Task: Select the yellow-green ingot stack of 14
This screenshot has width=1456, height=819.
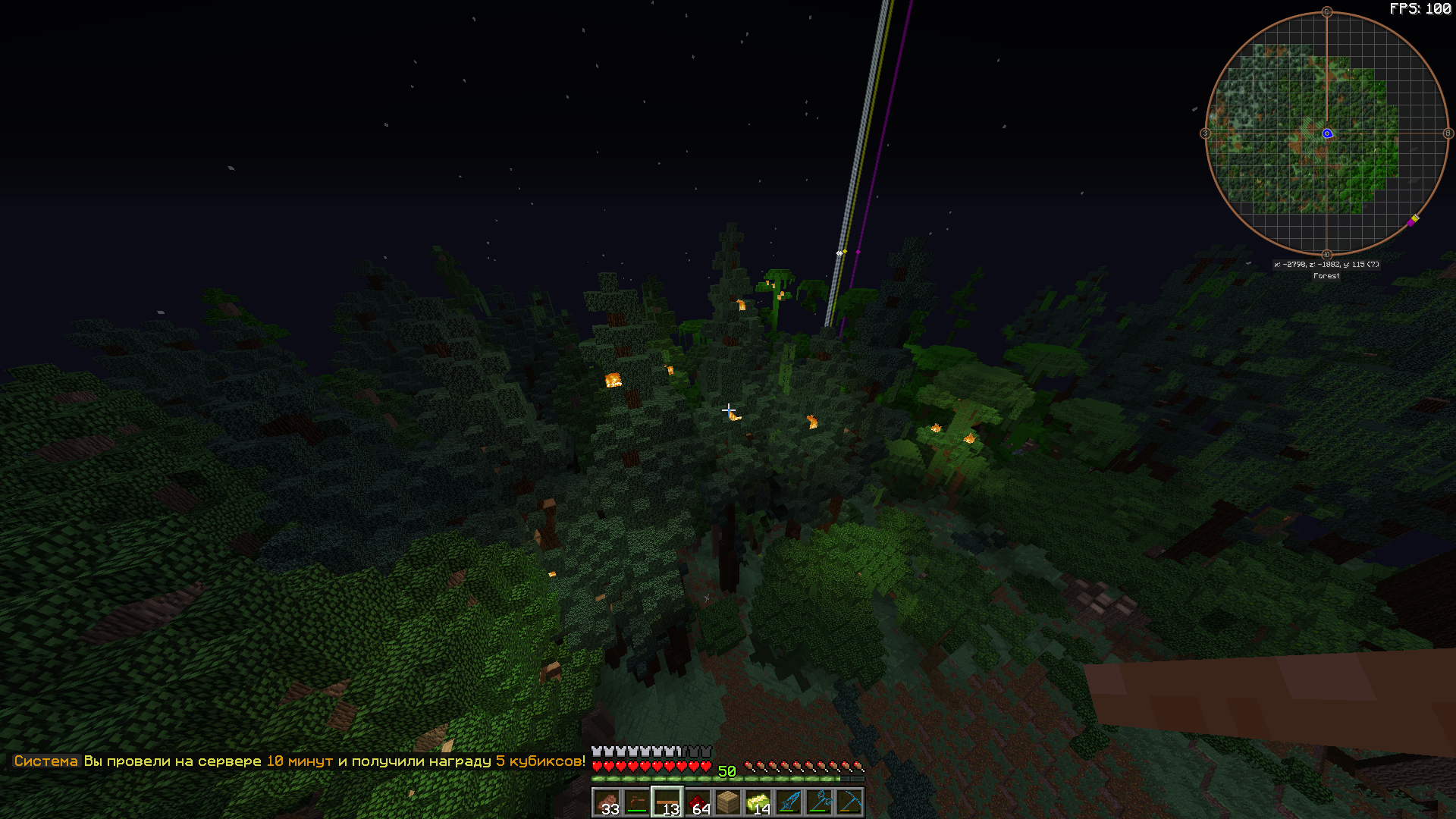Action: (x=758, y=802)
